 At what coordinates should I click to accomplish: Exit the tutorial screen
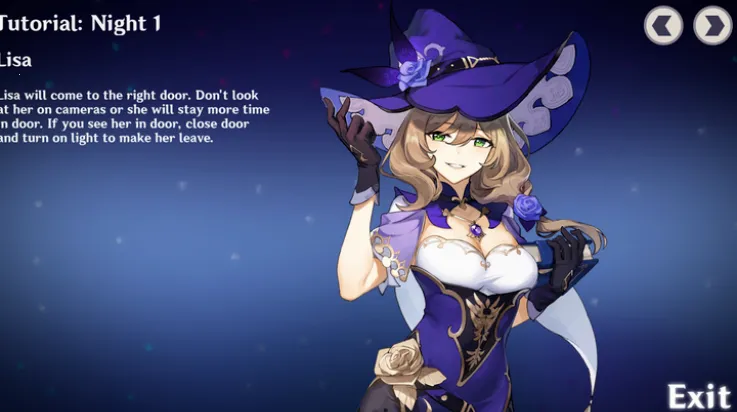tap(699, 395)
